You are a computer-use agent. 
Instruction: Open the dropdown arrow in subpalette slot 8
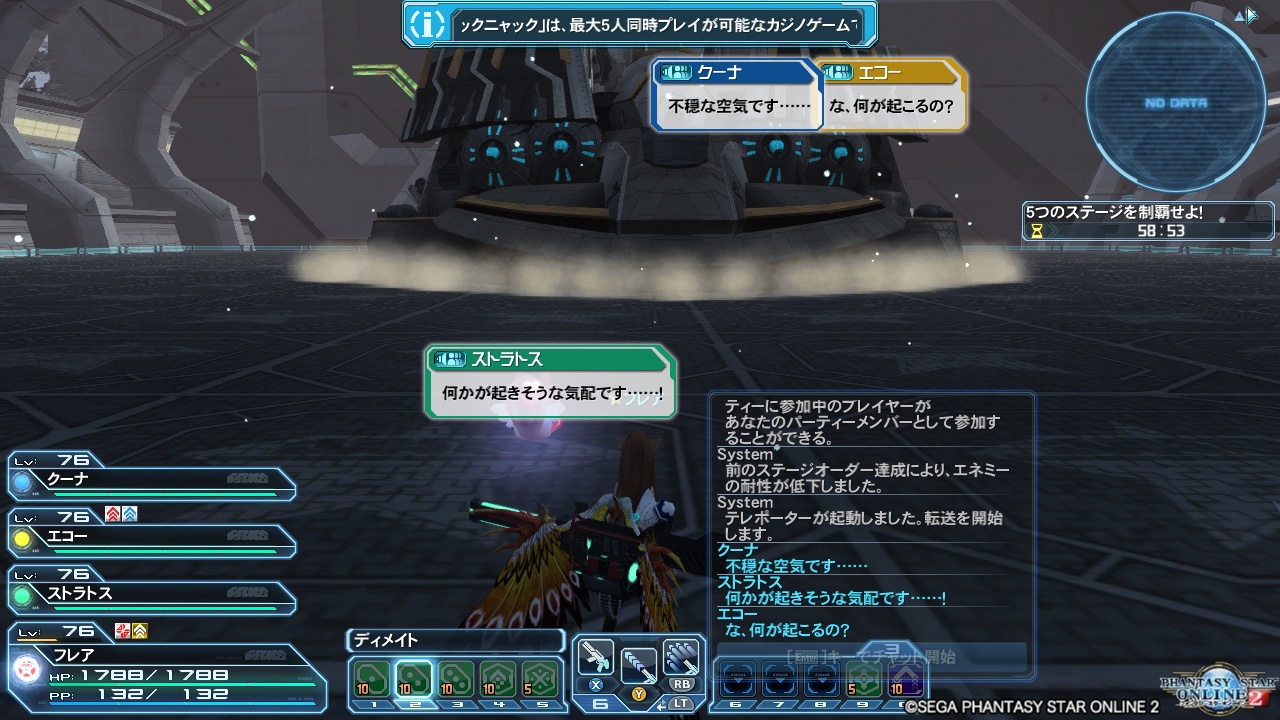point(824,679)
